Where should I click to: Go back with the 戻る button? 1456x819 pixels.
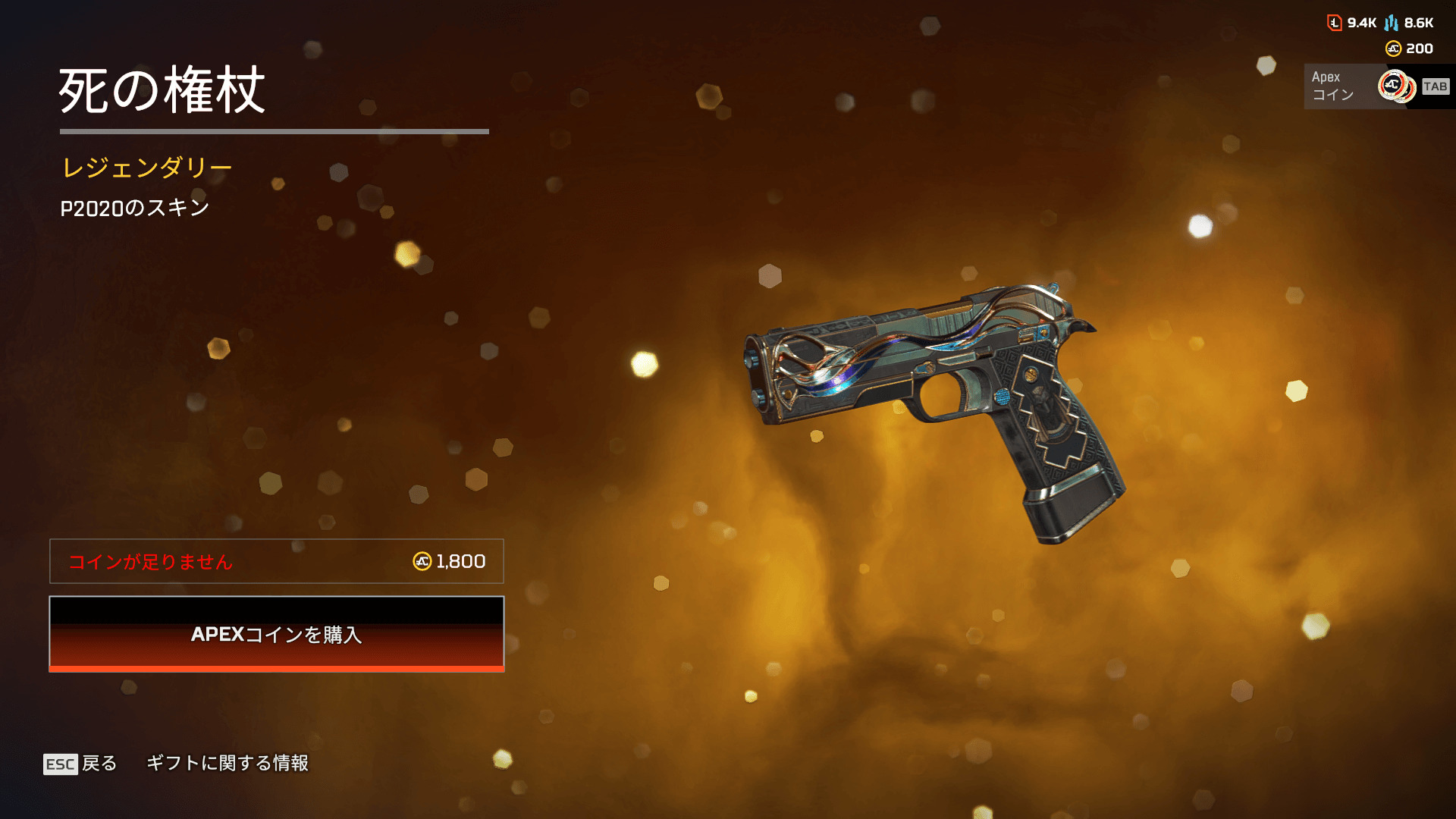point(81,763)
